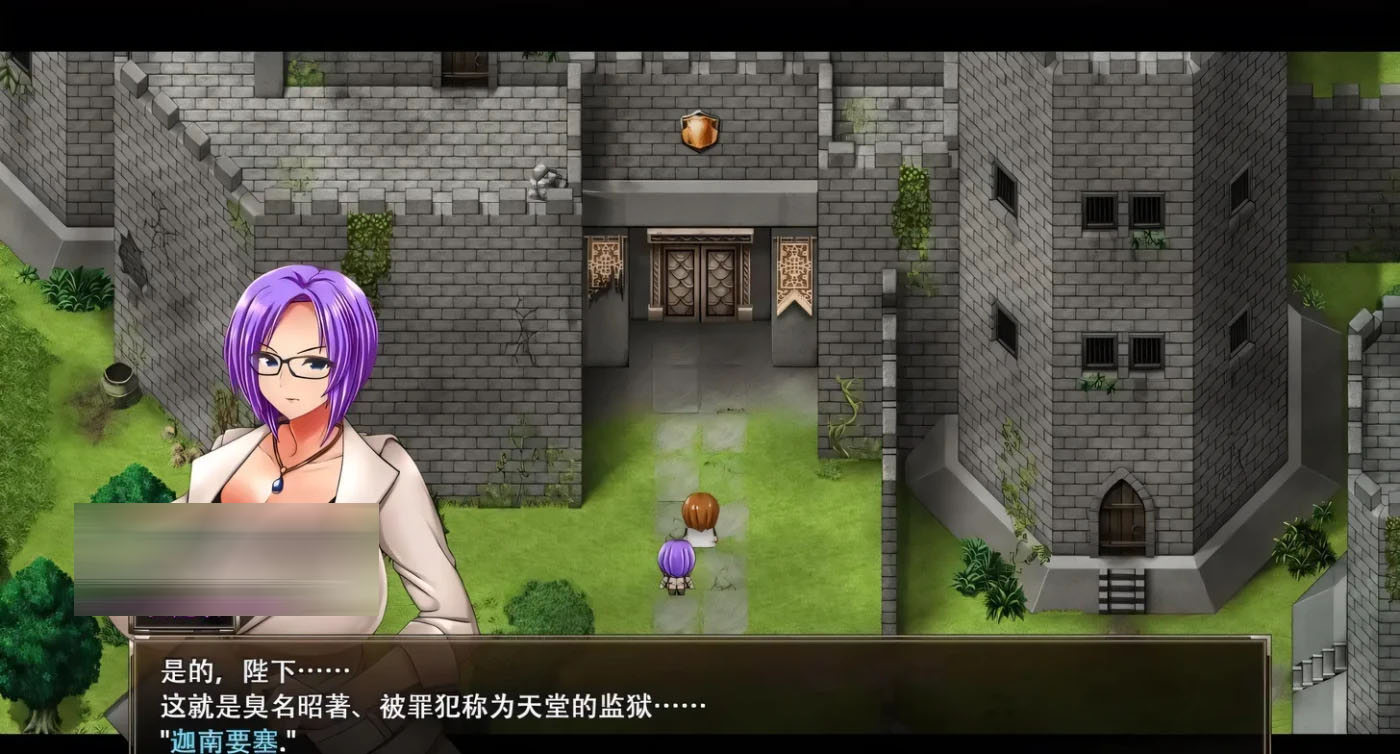
Task: Click the bronze shield emblem above the gate
Action: (x=698, y=131)
